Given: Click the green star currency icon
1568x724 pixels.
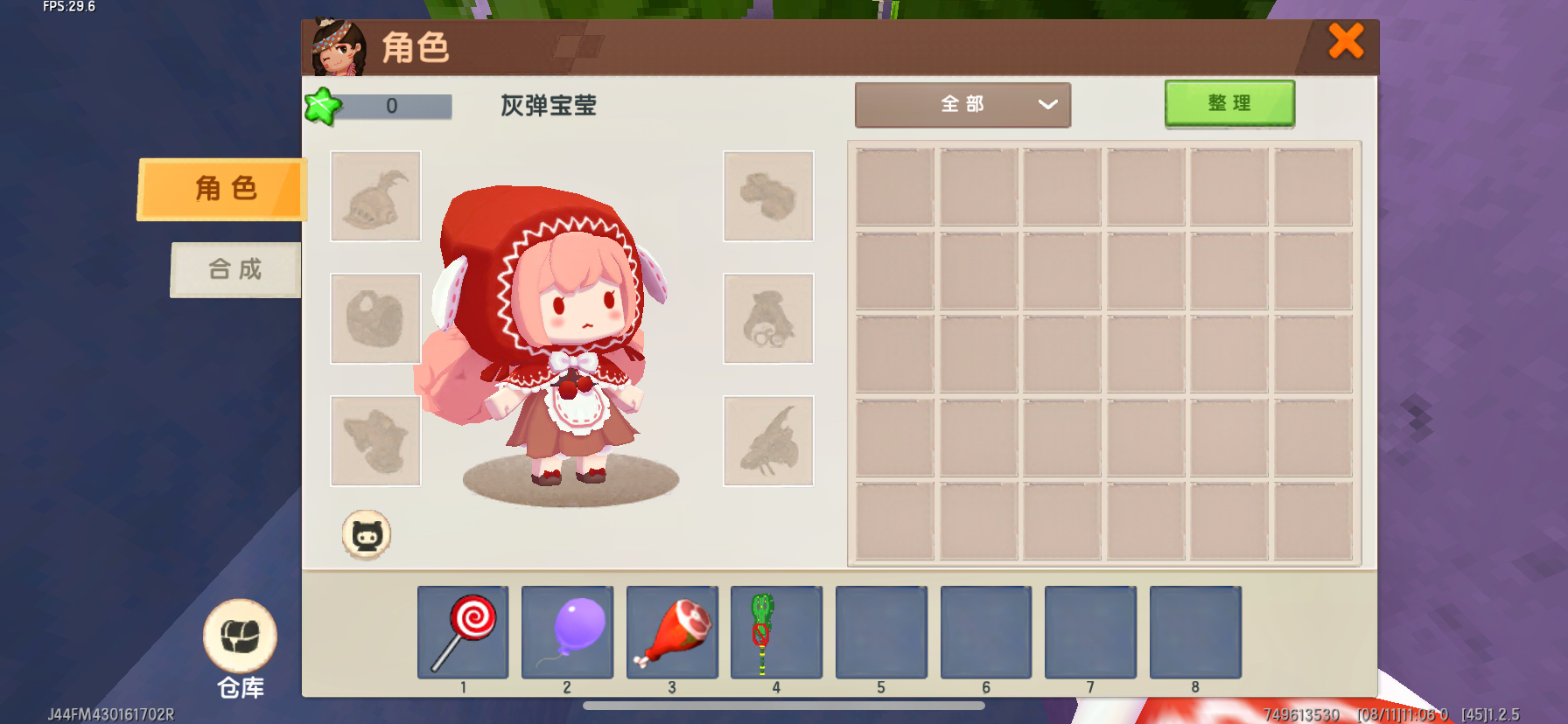Looking at the screenshot, I should point(322,107).
